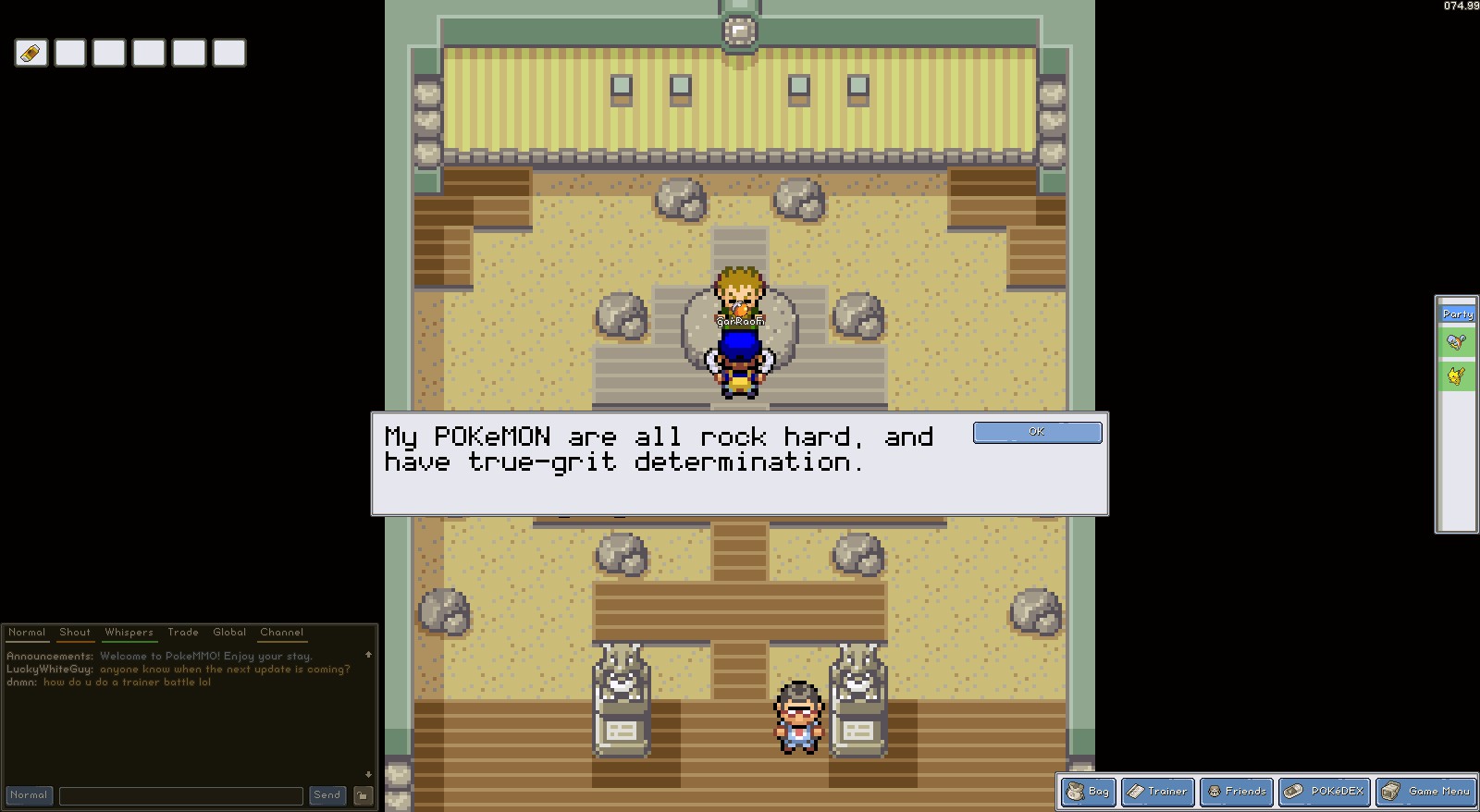Open the Friends list
The width and height of the screenshot is (1480, 812).
tap(1237, 792)
